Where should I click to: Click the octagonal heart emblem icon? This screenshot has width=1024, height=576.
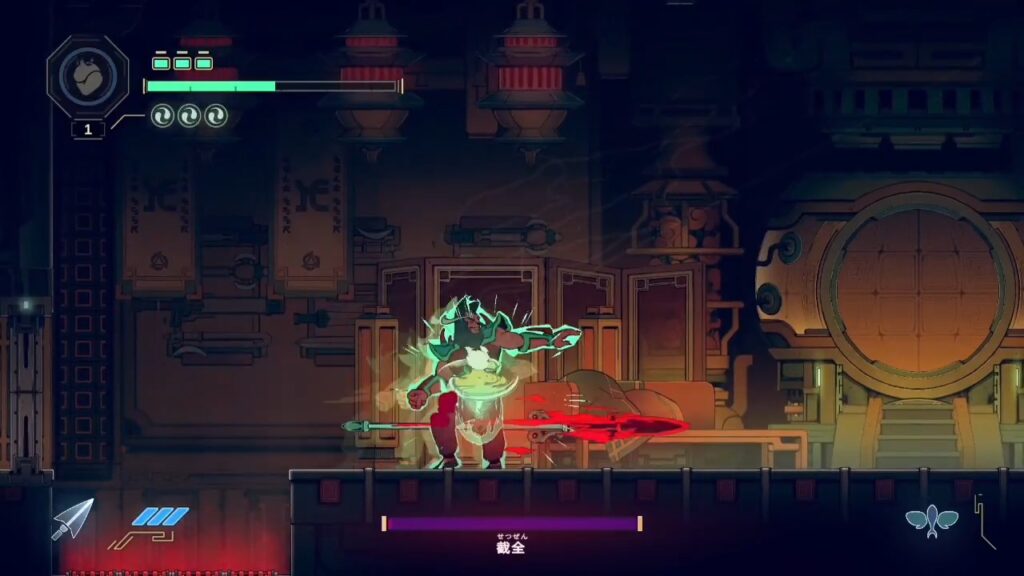click(87, 76)
